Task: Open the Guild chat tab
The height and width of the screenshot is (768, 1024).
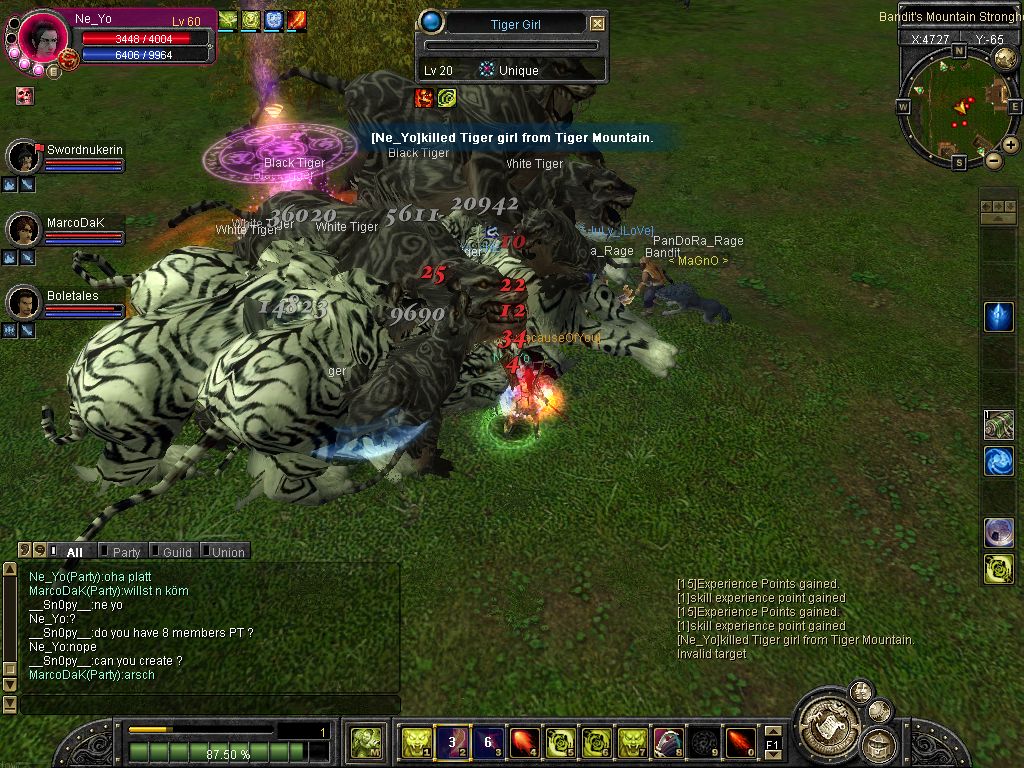Action: tap(176, 551)
